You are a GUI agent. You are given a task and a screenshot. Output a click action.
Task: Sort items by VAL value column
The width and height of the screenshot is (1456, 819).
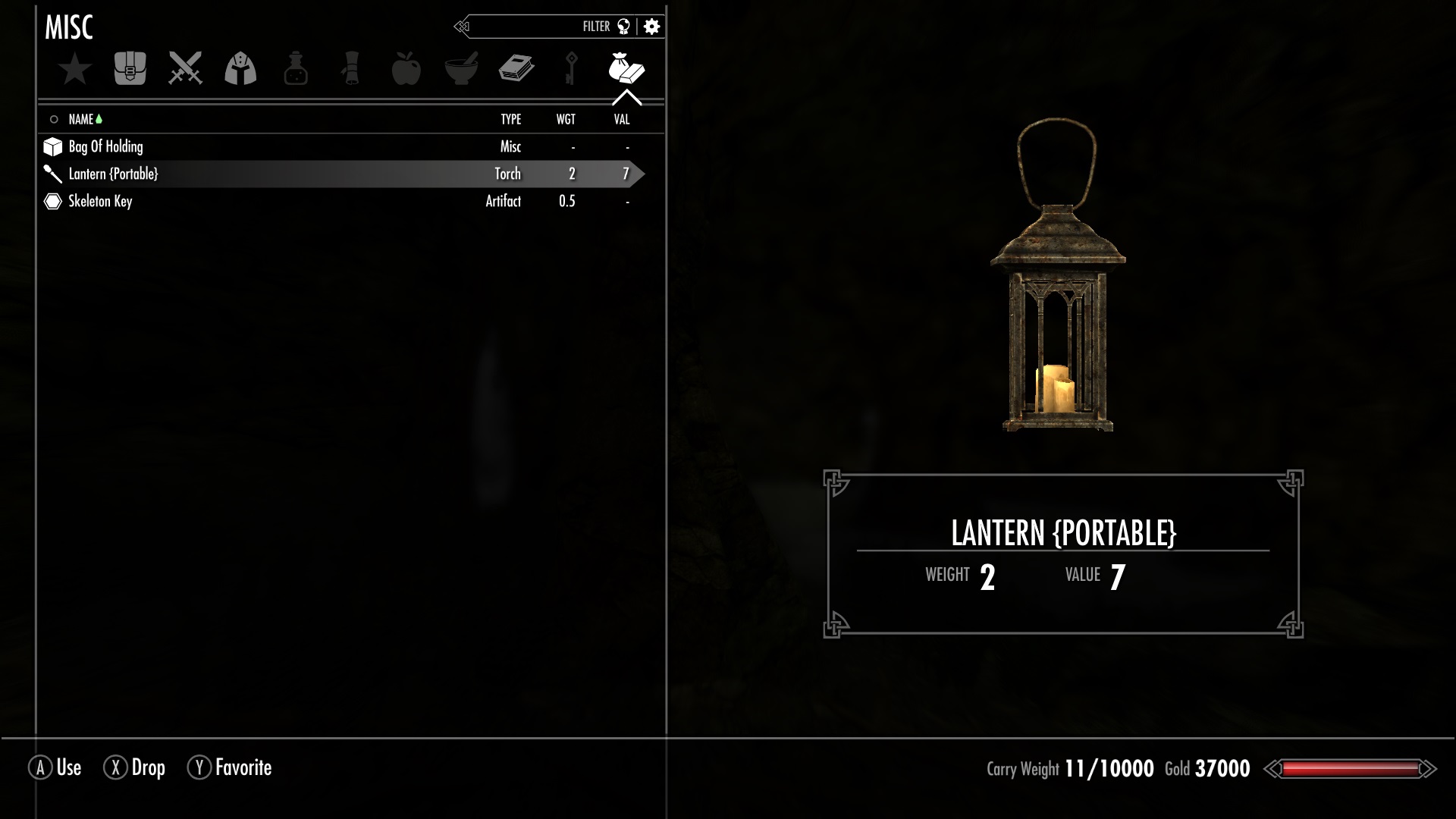[622, 119]
